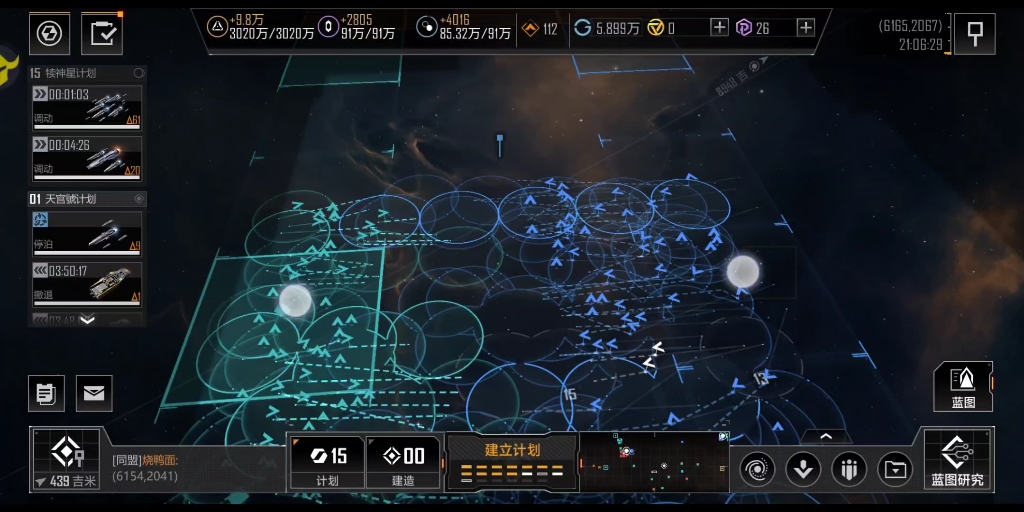The width and height of the screenshot is (1024, 512).
Task: Open the 建造 construction counter
Action: 404,463
